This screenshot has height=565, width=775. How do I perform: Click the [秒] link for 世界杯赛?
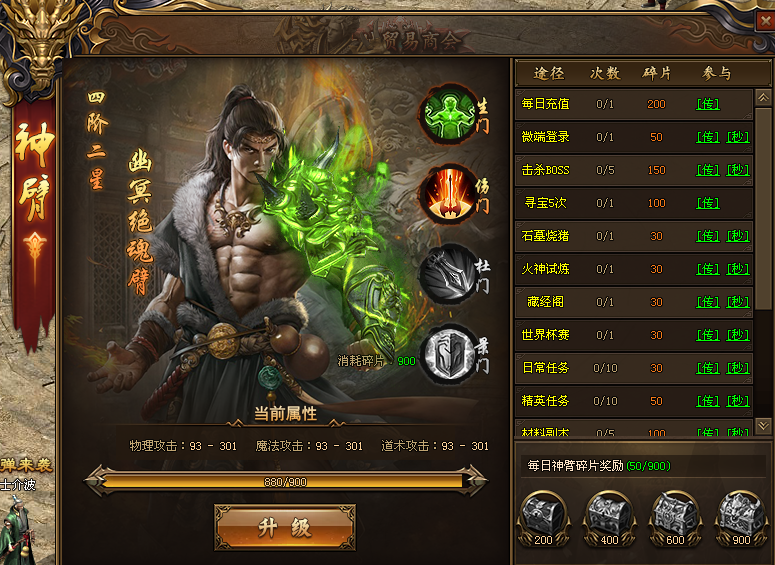click(x=738, y=335)
